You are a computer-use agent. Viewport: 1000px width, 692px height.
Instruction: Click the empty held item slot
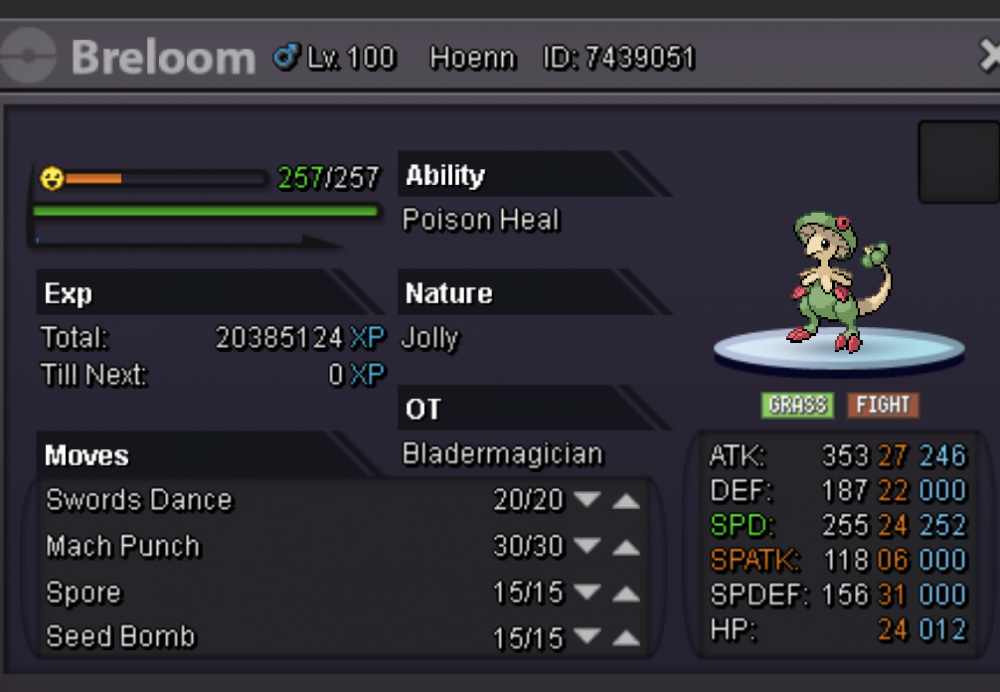[x=957, y=163]
